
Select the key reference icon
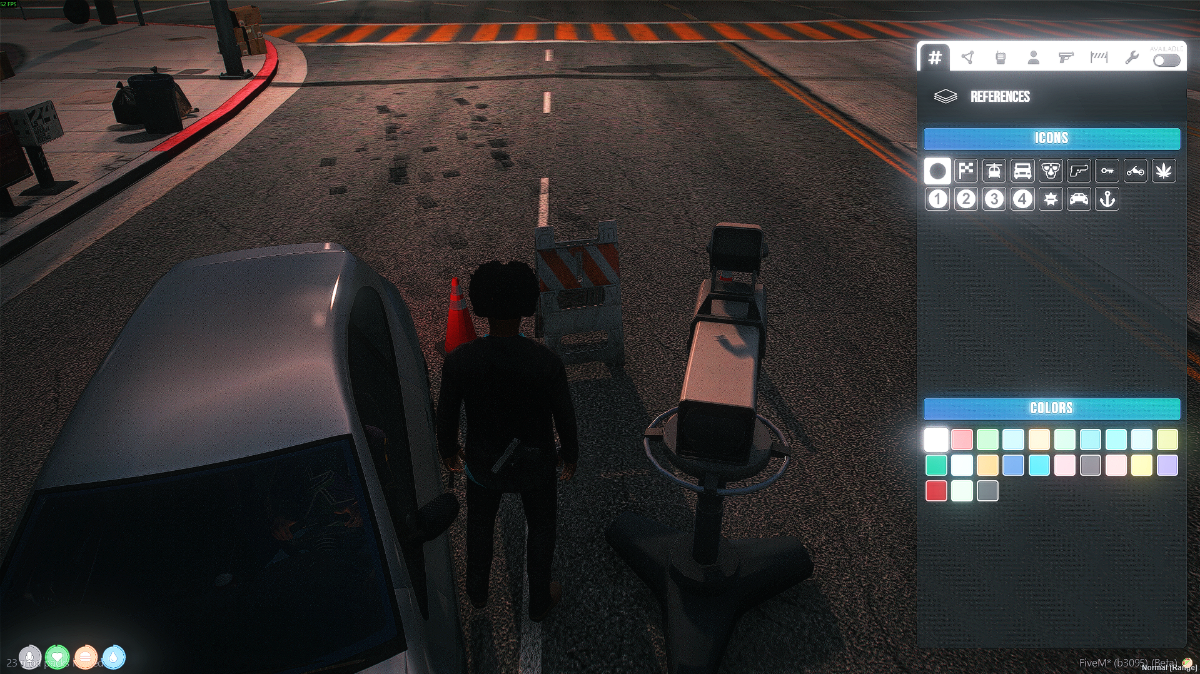1107,171
